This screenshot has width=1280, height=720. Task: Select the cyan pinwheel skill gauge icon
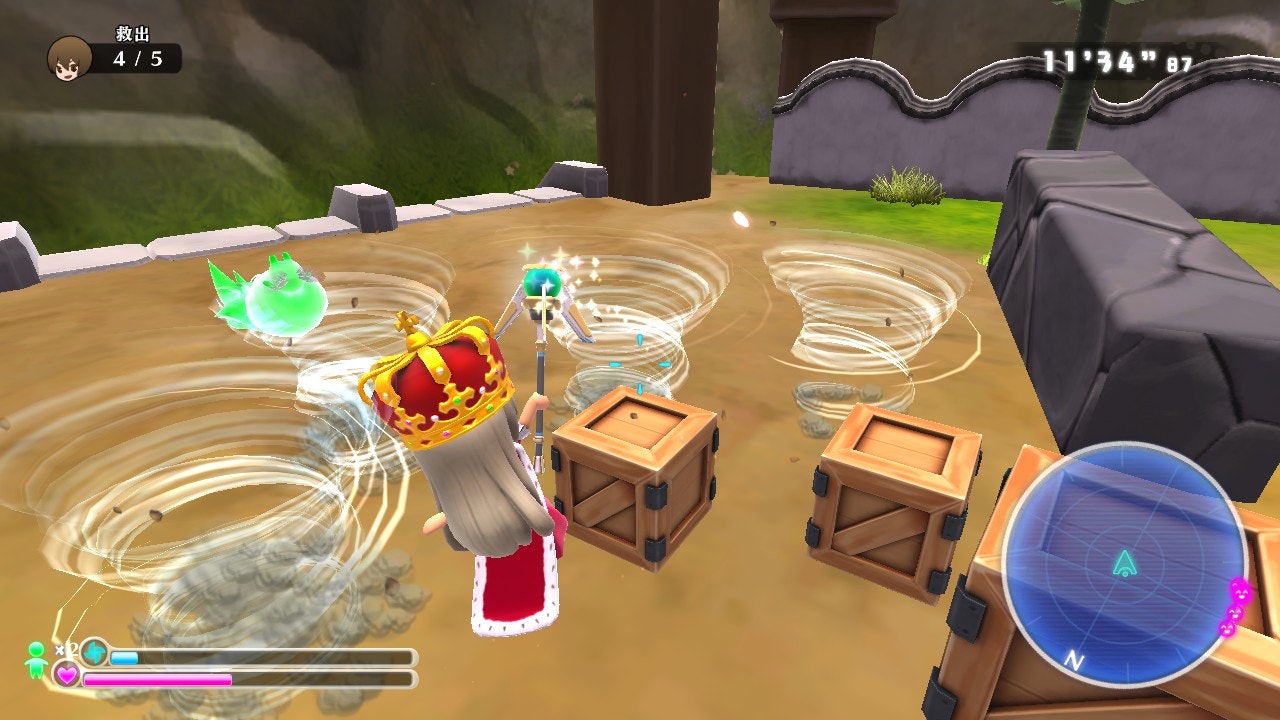(x=95, y=653)
